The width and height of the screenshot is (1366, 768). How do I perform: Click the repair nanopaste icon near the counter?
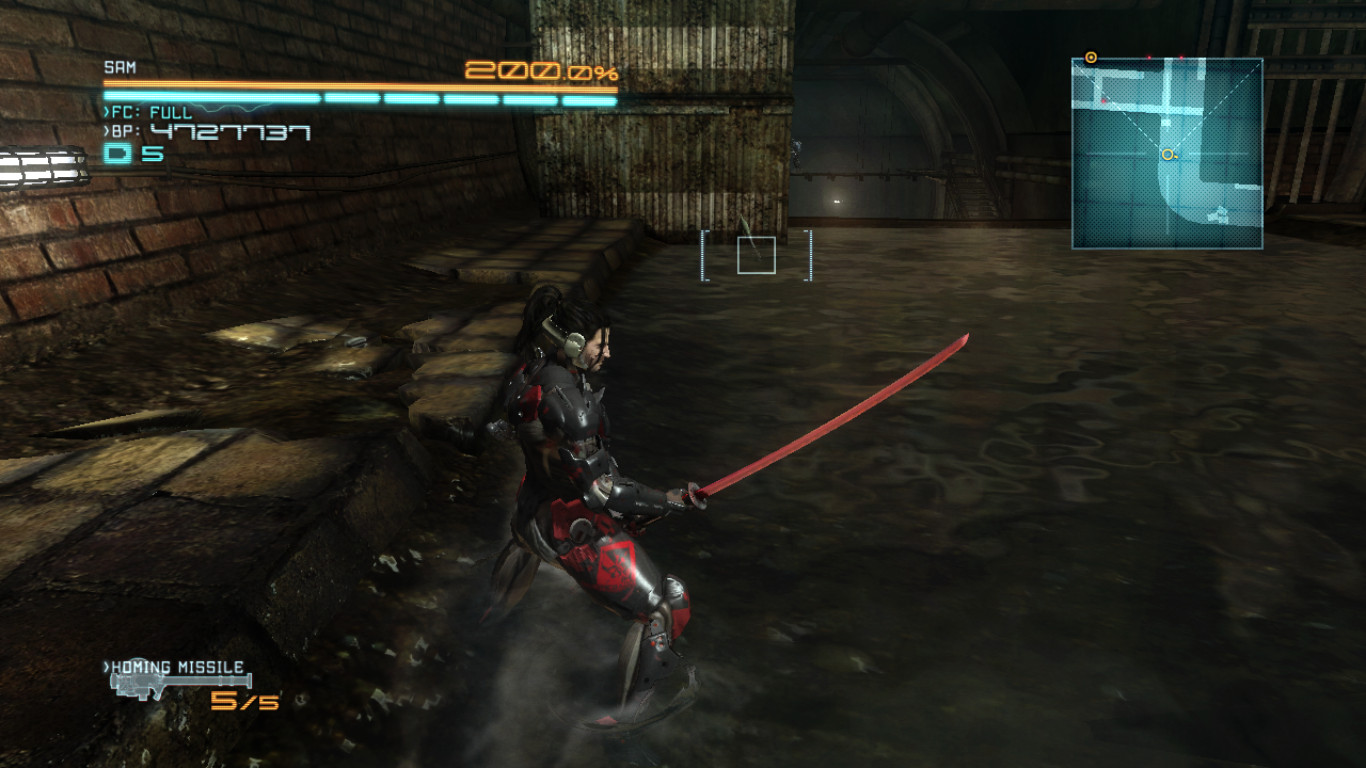118,151
